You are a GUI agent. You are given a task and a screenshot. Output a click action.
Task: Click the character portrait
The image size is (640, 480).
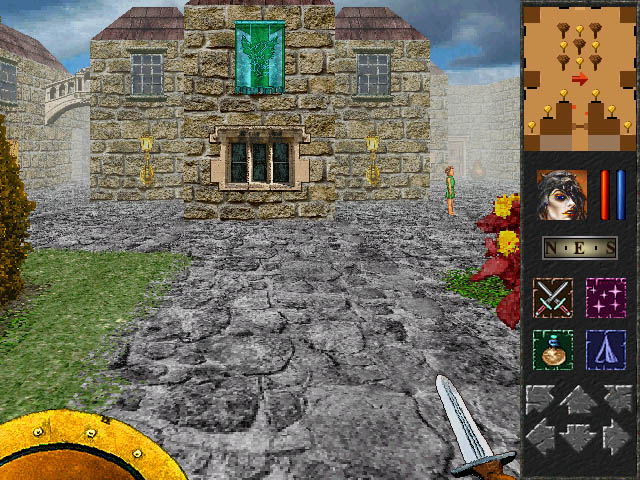click(561, 194)
